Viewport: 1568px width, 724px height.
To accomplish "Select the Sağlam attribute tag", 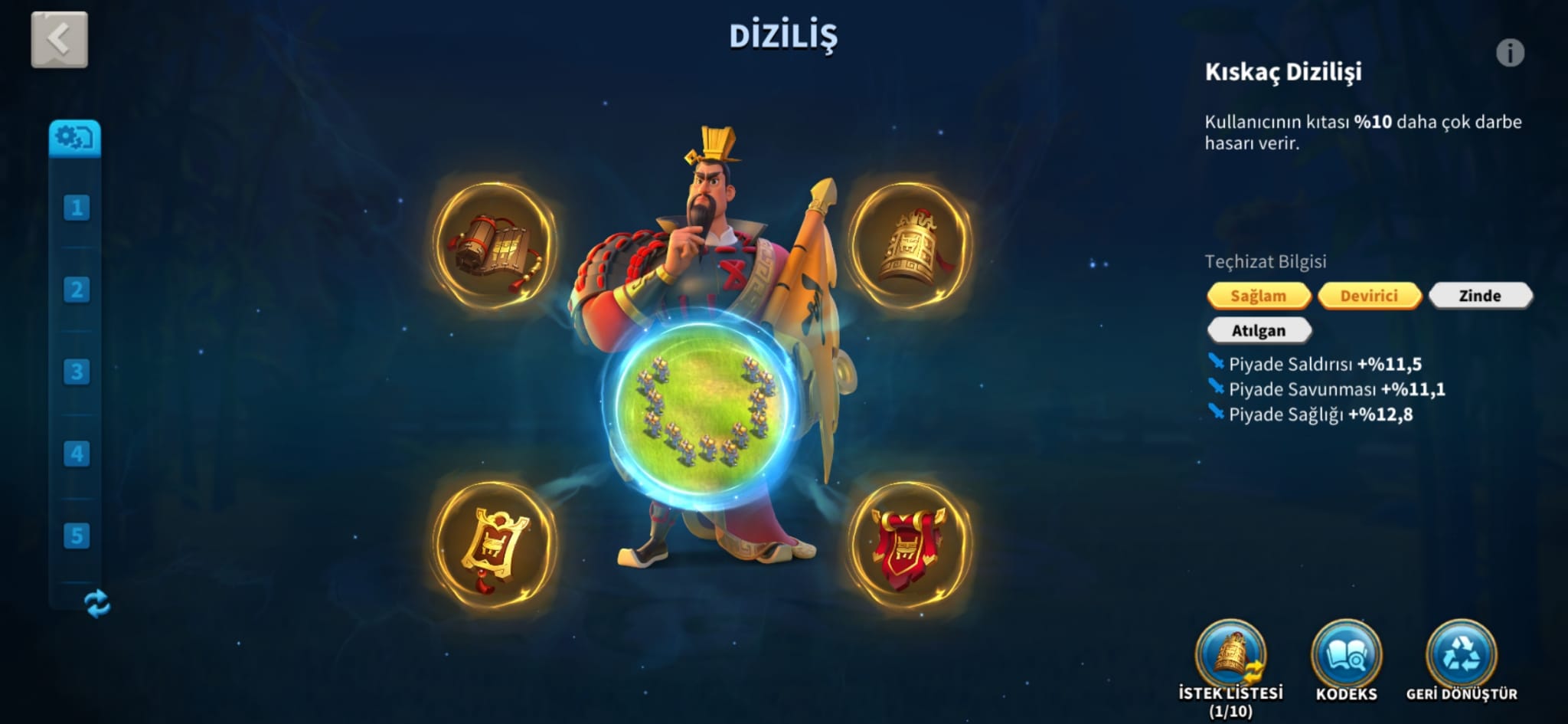I will (x=1258, y=296).
